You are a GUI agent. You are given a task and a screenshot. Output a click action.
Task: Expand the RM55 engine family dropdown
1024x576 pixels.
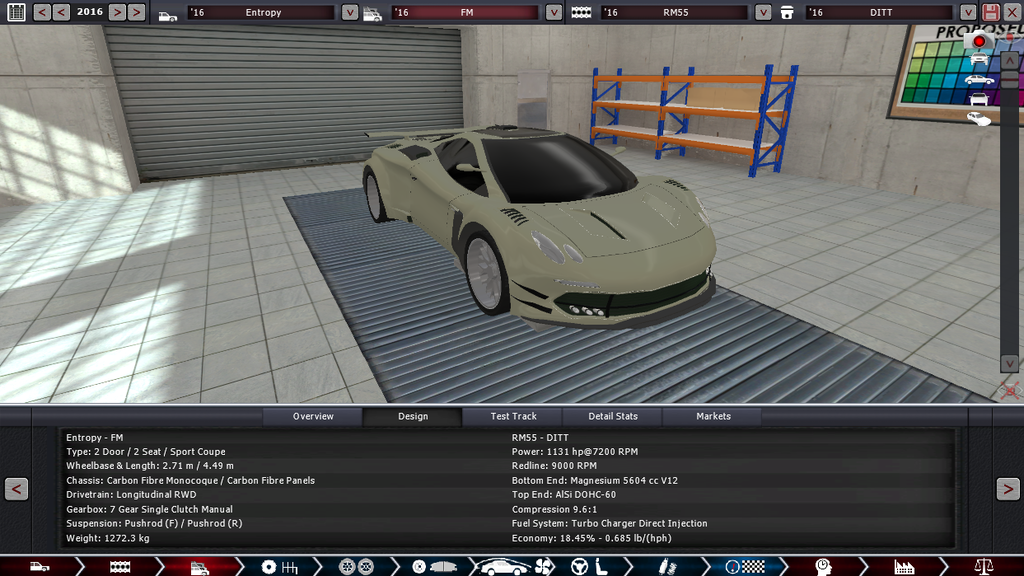[763, 12]
